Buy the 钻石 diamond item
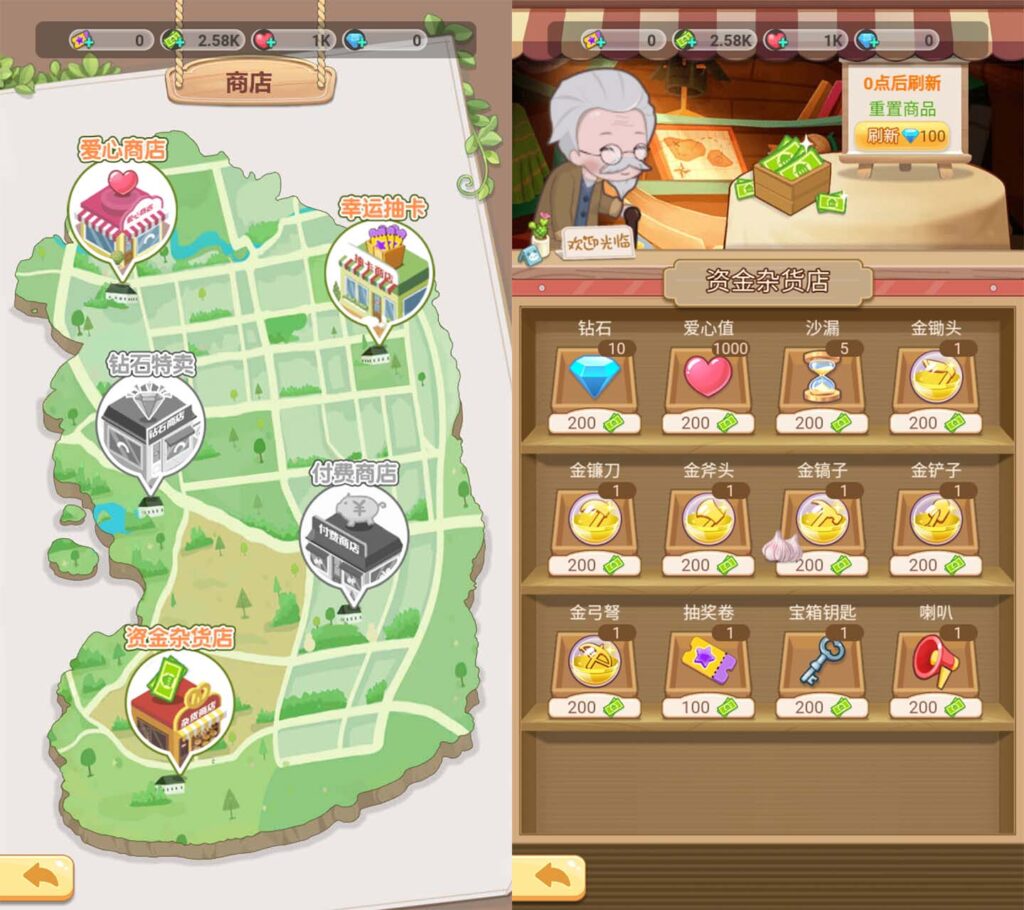 (594, 379)
